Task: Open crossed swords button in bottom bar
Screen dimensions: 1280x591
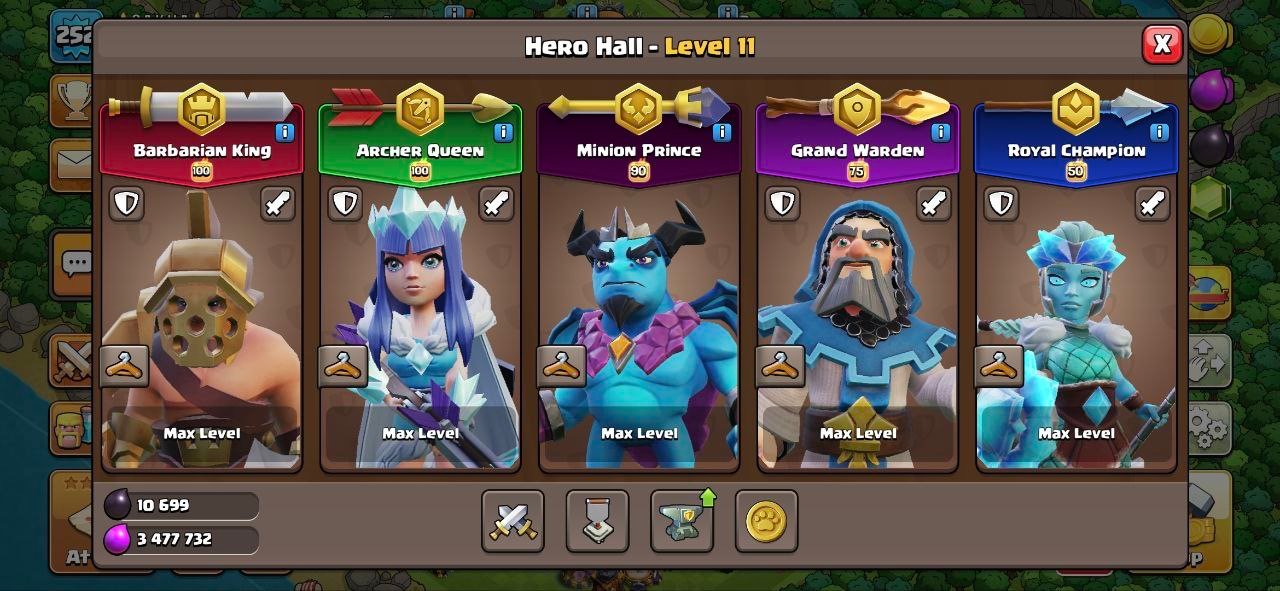Action: [513, 521]
